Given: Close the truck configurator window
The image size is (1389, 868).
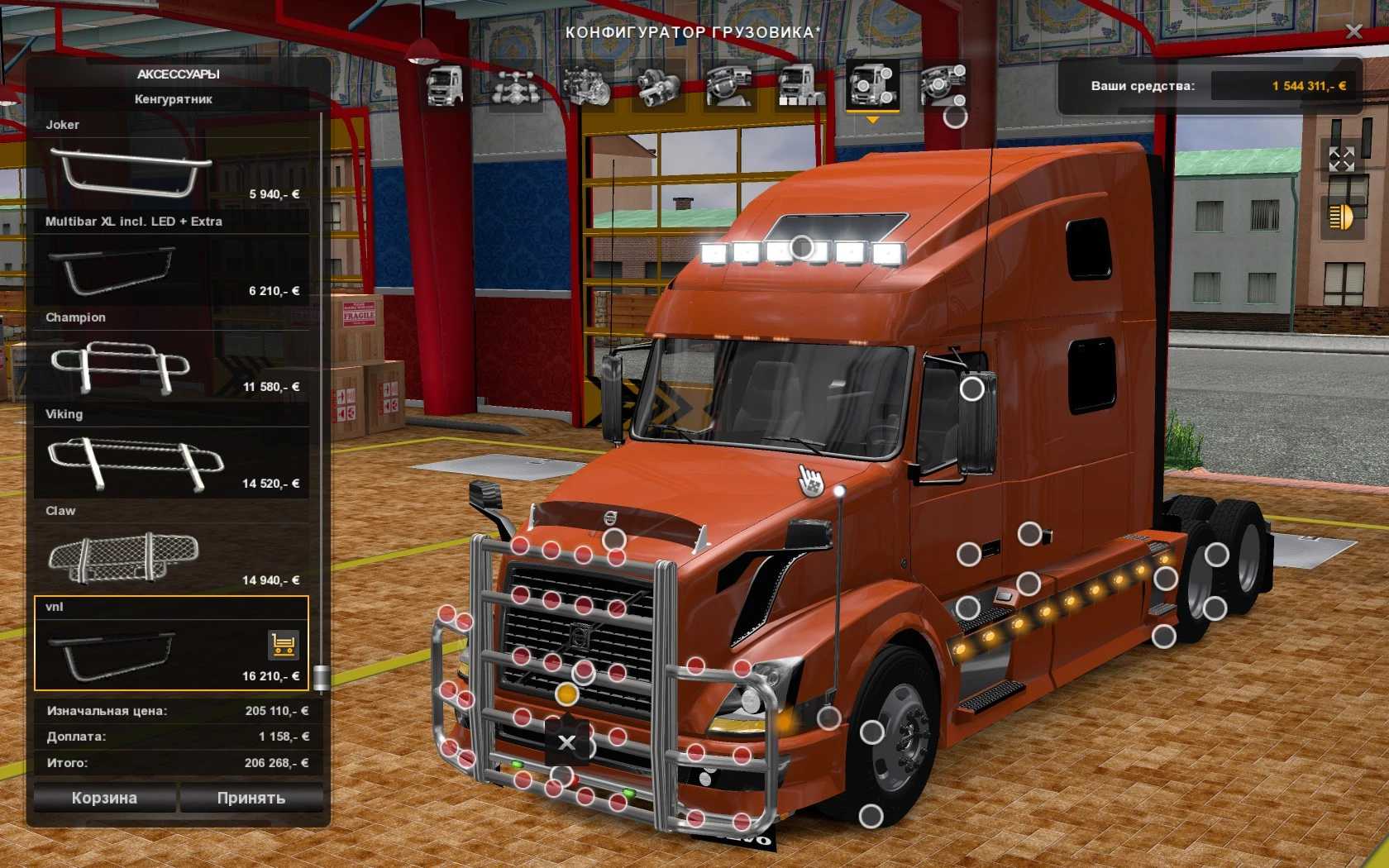Looking at the screenshot, I should (1353, 31).
